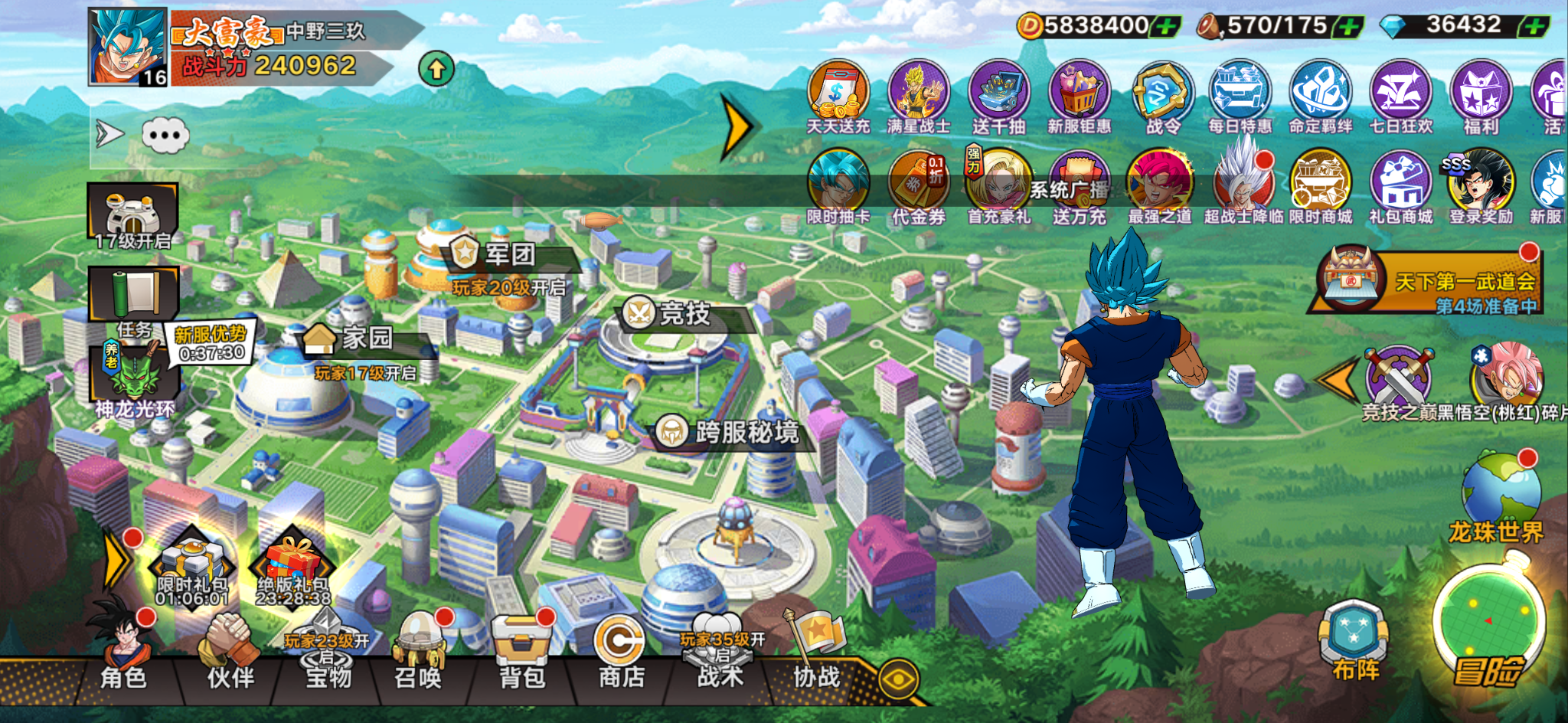Add diamonds with the green plus button
Screen dimensions: 1568x723
(1534, 27)
